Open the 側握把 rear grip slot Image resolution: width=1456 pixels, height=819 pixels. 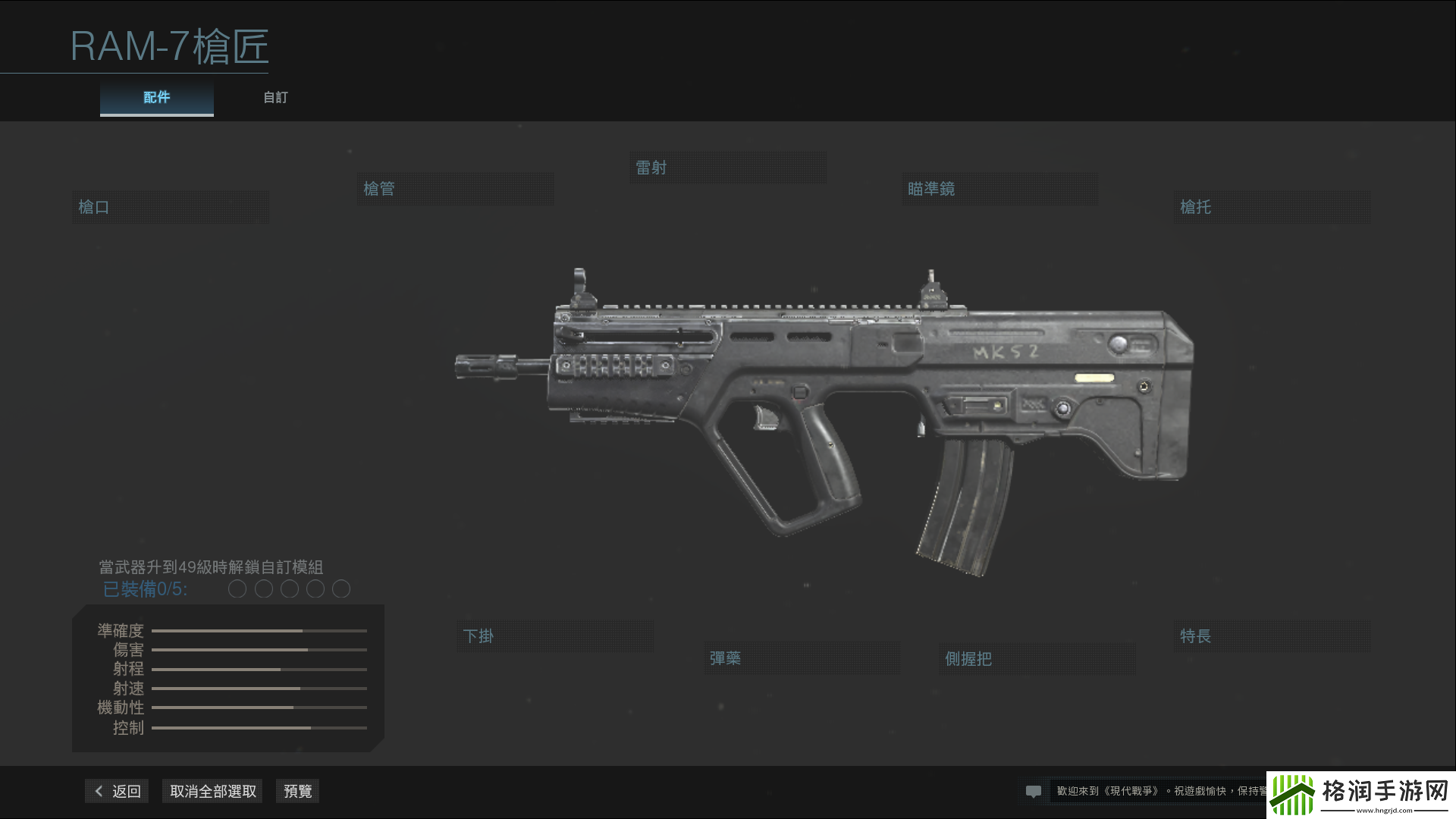pos(1036,659)
